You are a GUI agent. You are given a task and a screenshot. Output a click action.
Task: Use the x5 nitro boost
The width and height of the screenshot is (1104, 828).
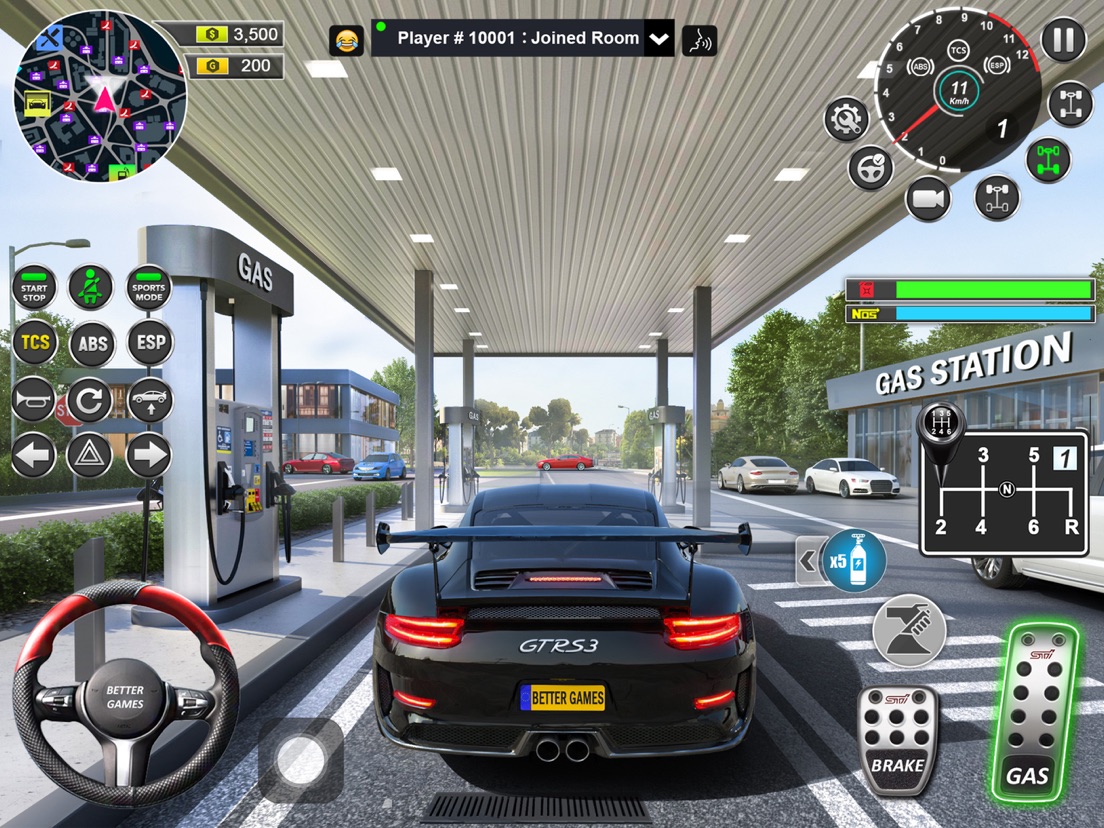click(x=853, y=561)
